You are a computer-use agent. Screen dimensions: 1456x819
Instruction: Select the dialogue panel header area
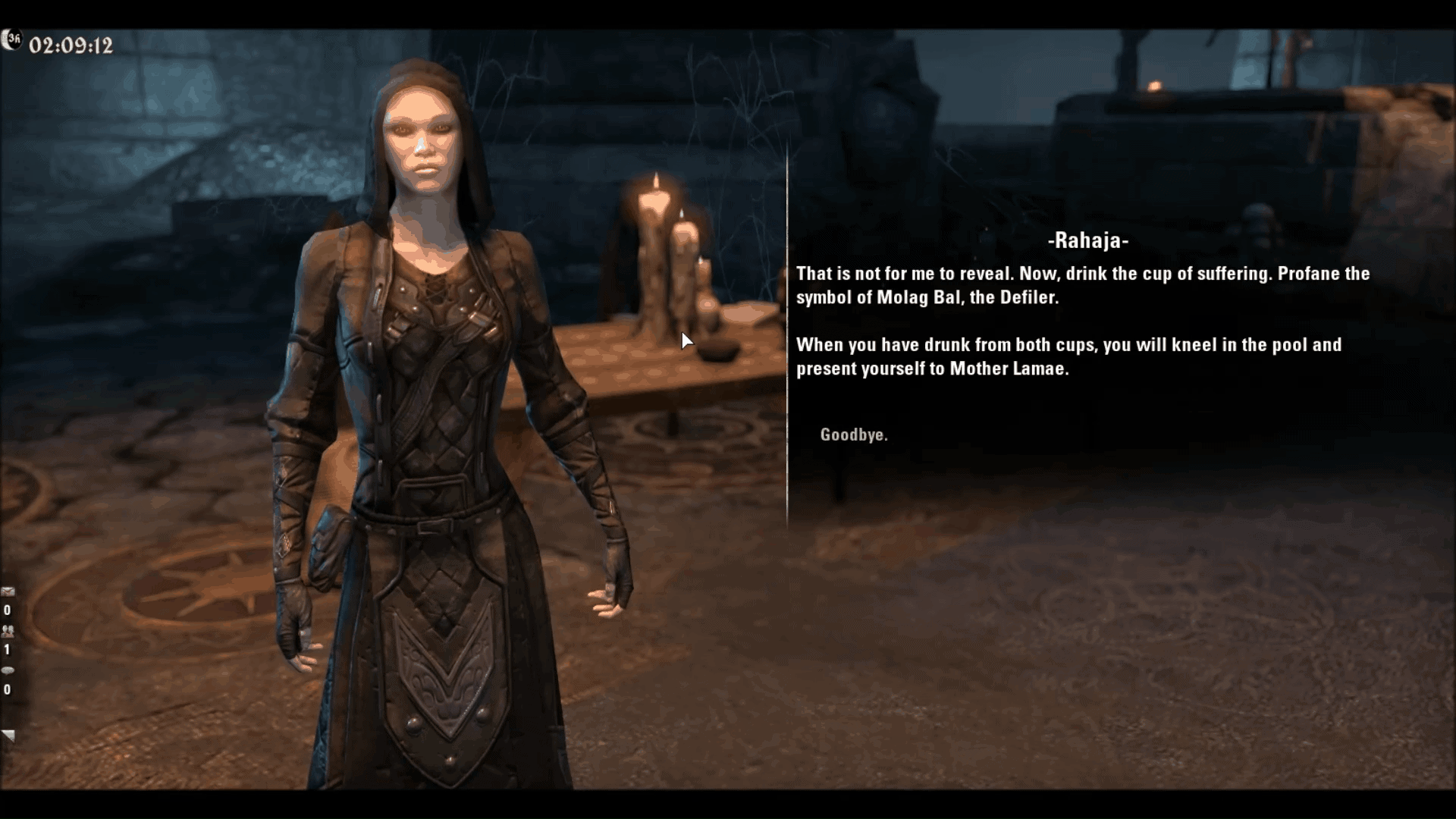coord(1087,241)
